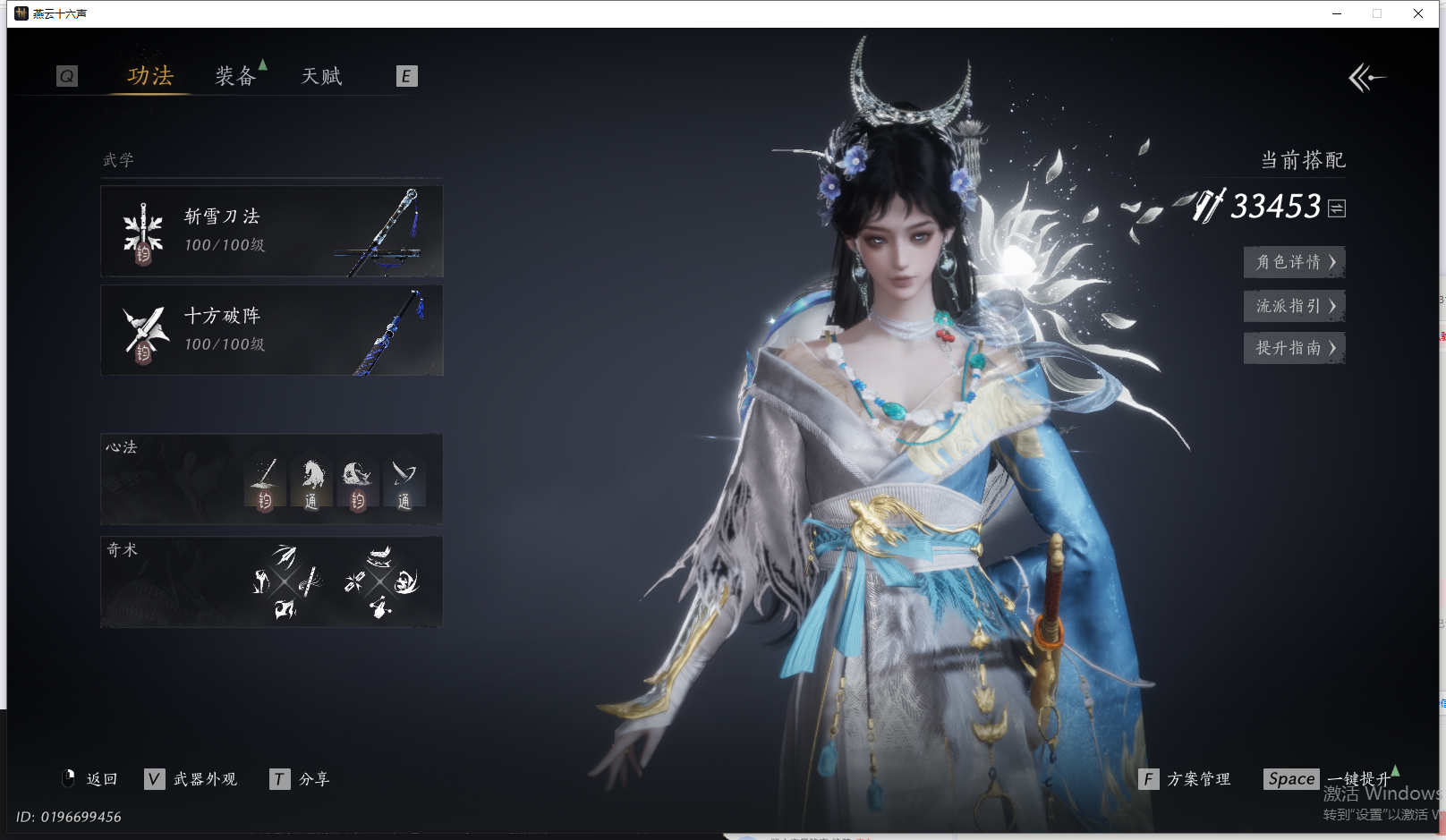Viewport: 1446px width, 840px height.
Task: Open 方案管理 loadout management
Action: (1186, 779)
